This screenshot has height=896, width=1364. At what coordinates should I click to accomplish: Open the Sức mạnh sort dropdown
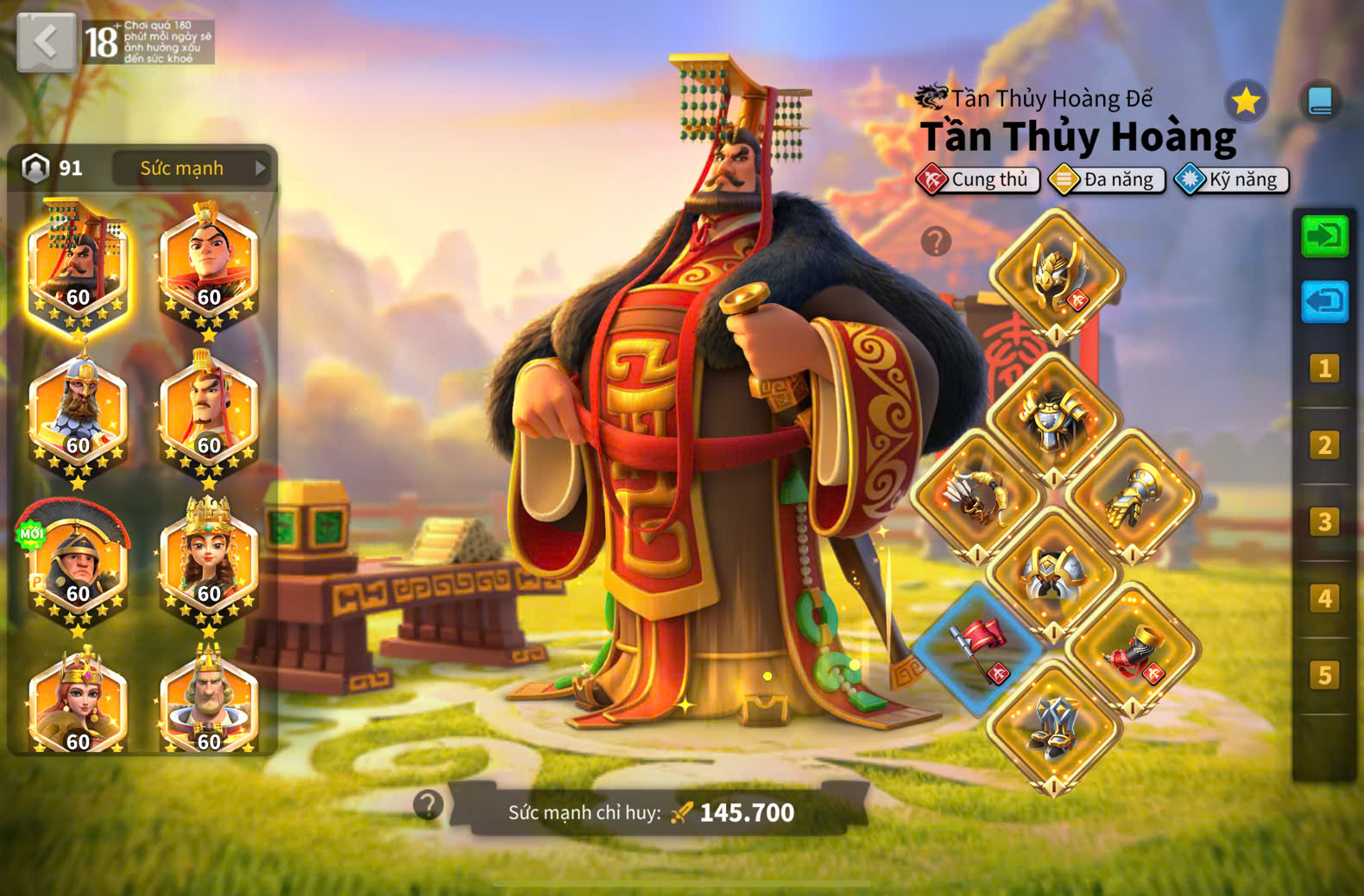click(x=192, y=168)
